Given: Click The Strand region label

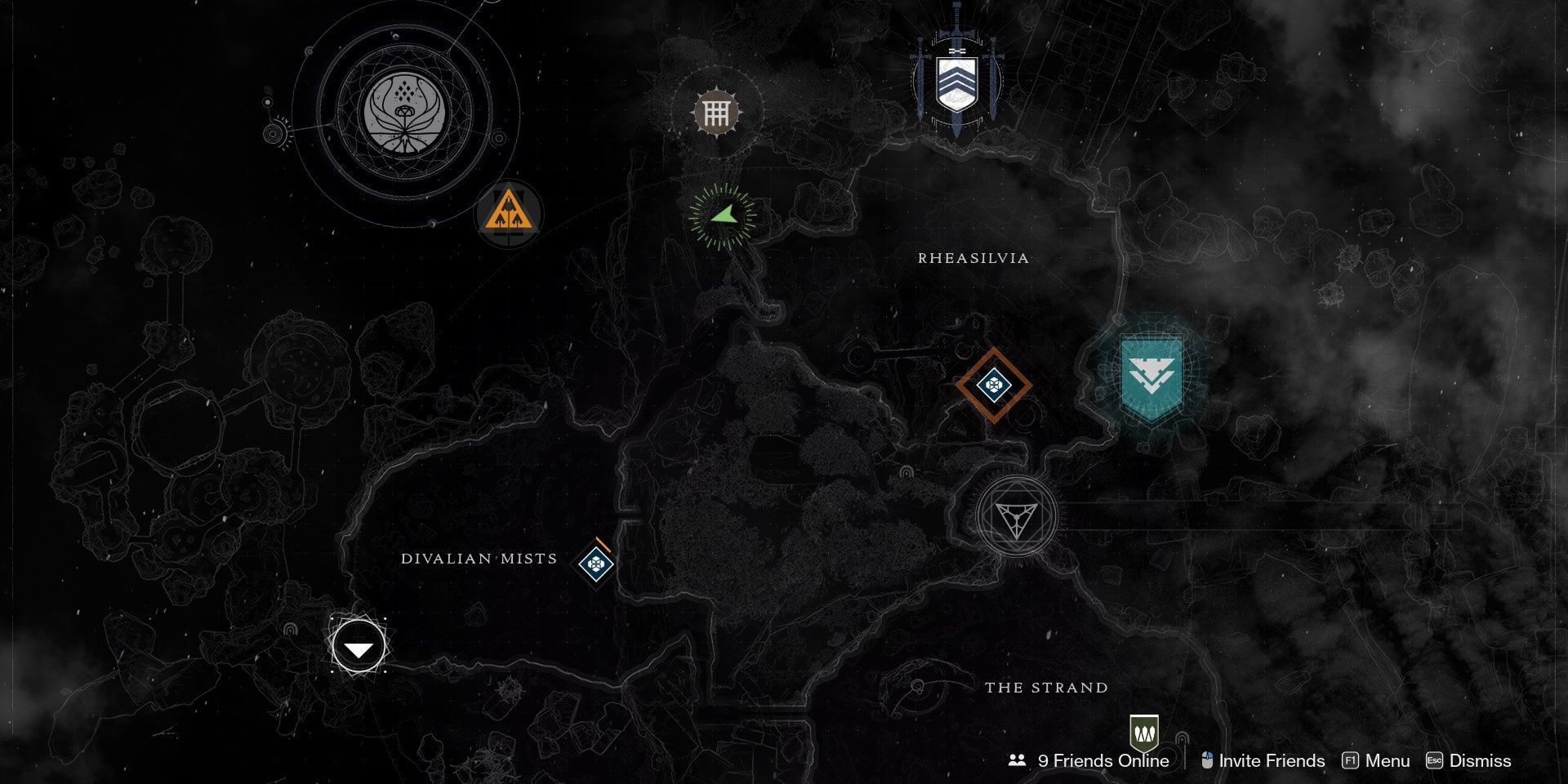Looking at the screenshot, I should pyautogui.click(x=1046, y=688).
